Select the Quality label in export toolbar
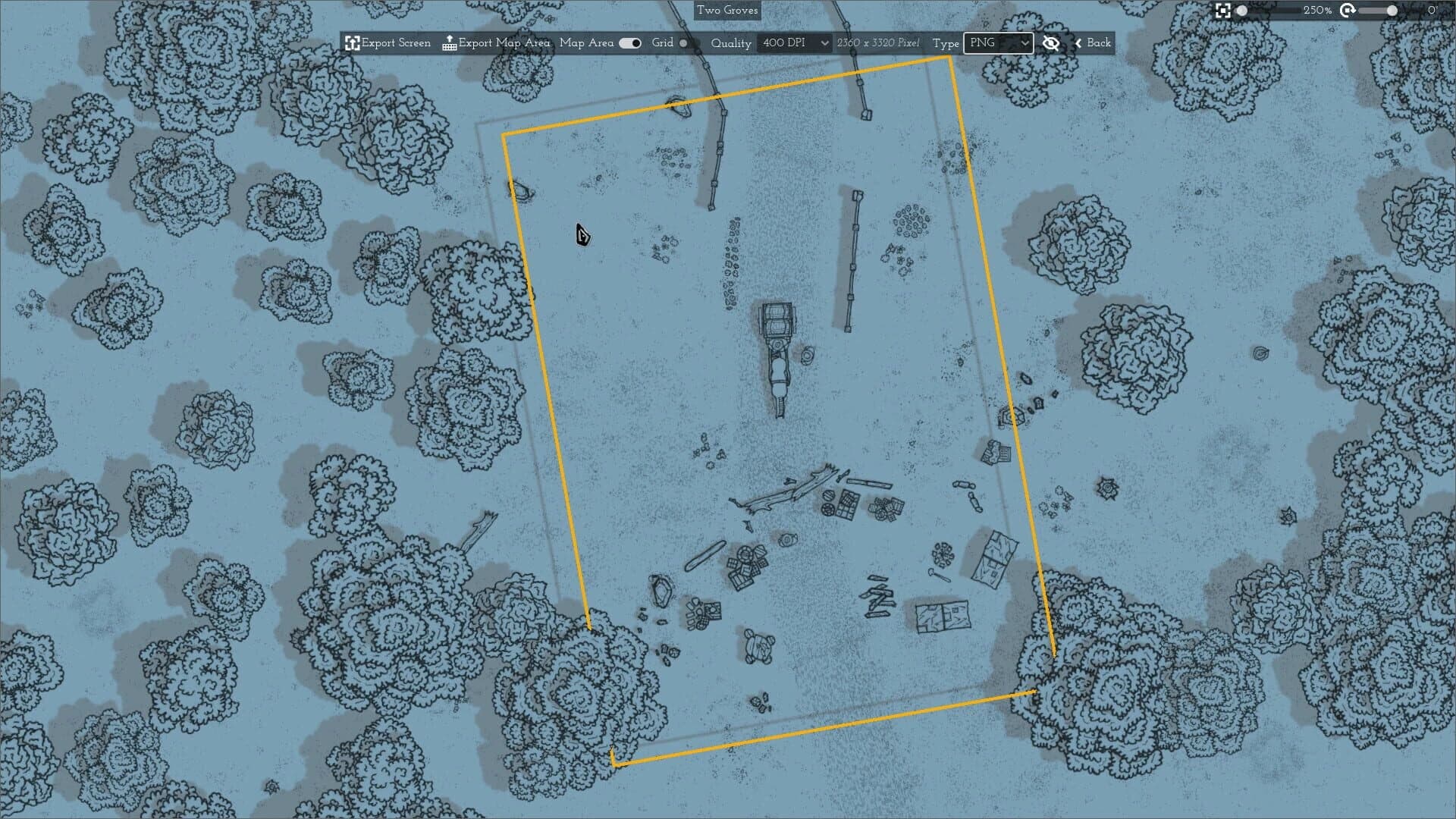 point(730,43)
